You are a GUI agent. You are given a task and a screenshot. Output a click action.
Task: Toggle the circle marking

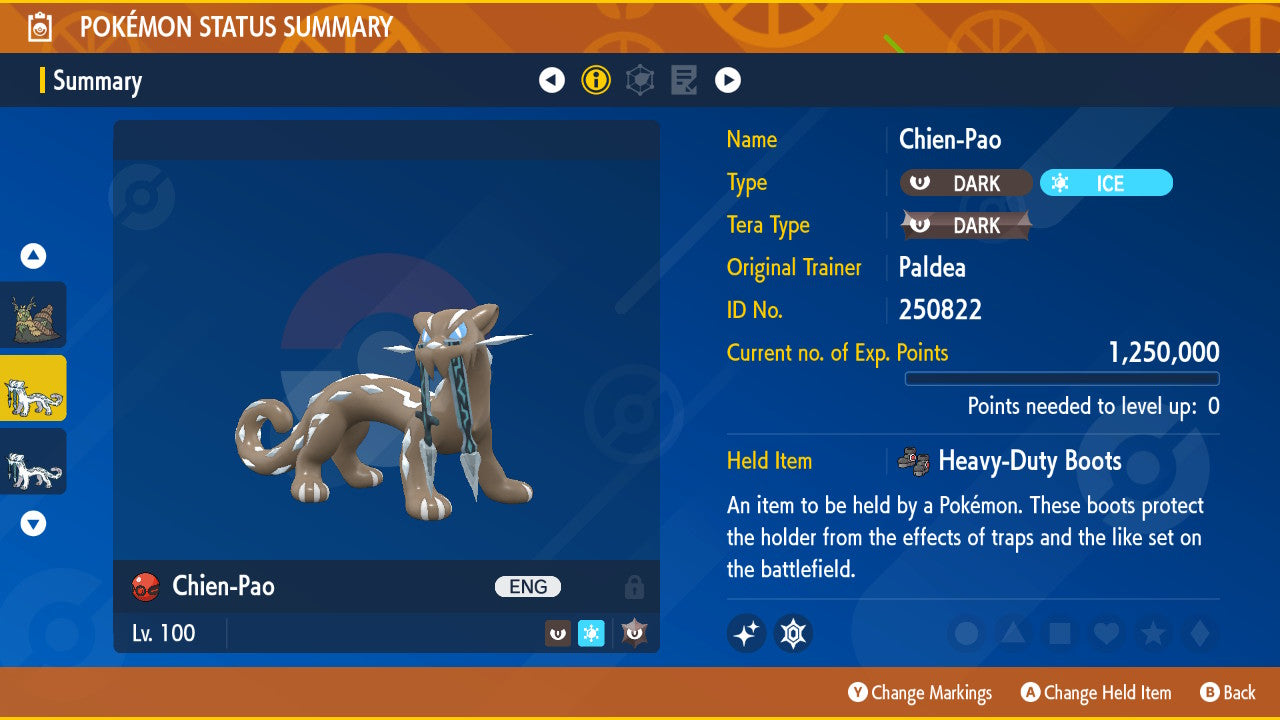tap(967, 633)
